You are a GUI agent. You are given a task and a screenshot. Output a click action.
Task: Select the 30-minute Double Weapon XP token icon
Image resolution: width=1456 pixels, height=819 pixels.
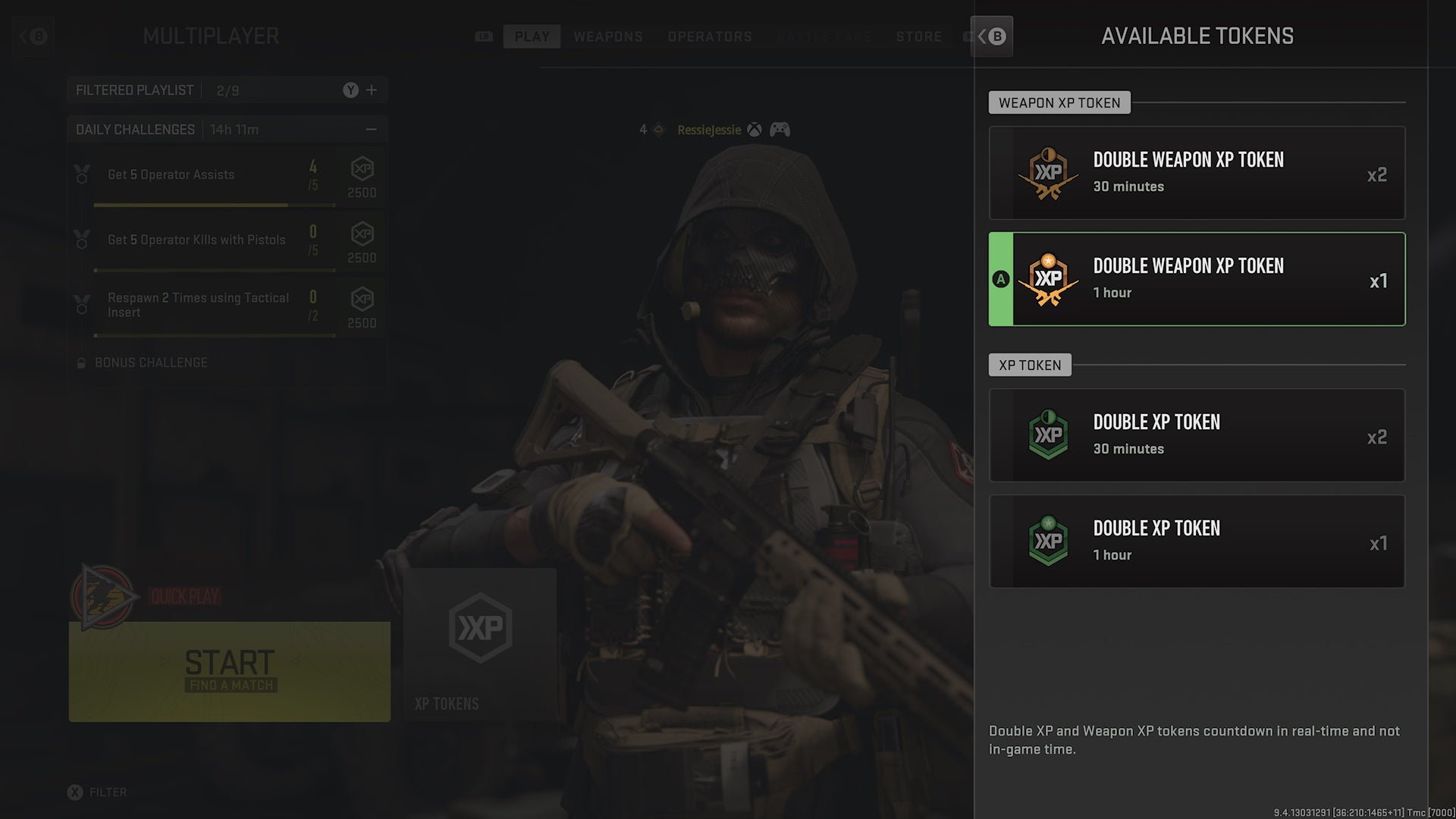(1049, 173)
